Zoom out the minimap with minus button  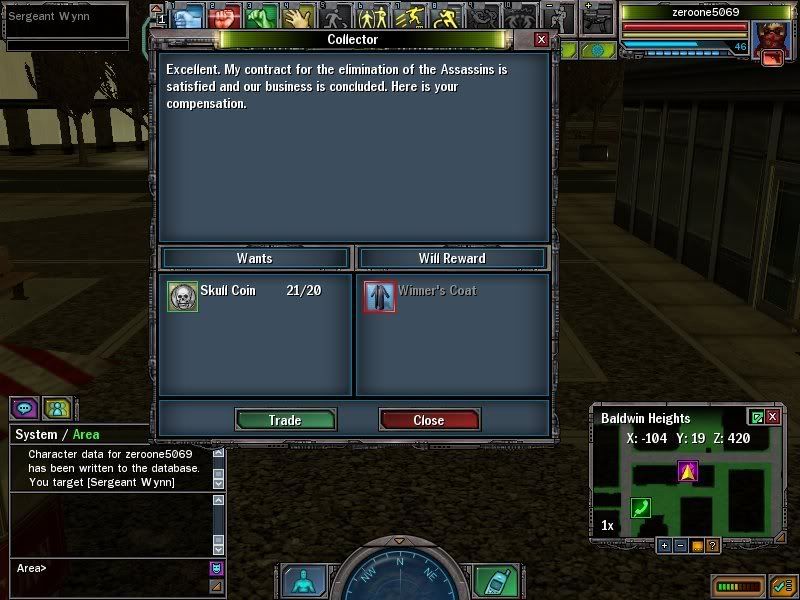[680, 545]
